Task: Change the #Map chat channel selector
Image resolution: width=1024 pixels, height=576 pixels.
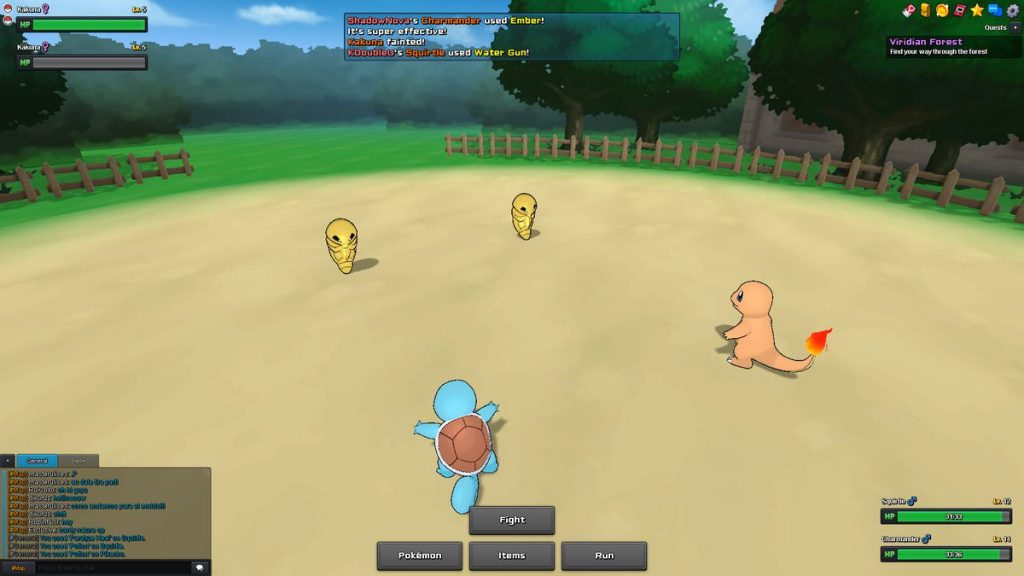Action: click(17, 567)
